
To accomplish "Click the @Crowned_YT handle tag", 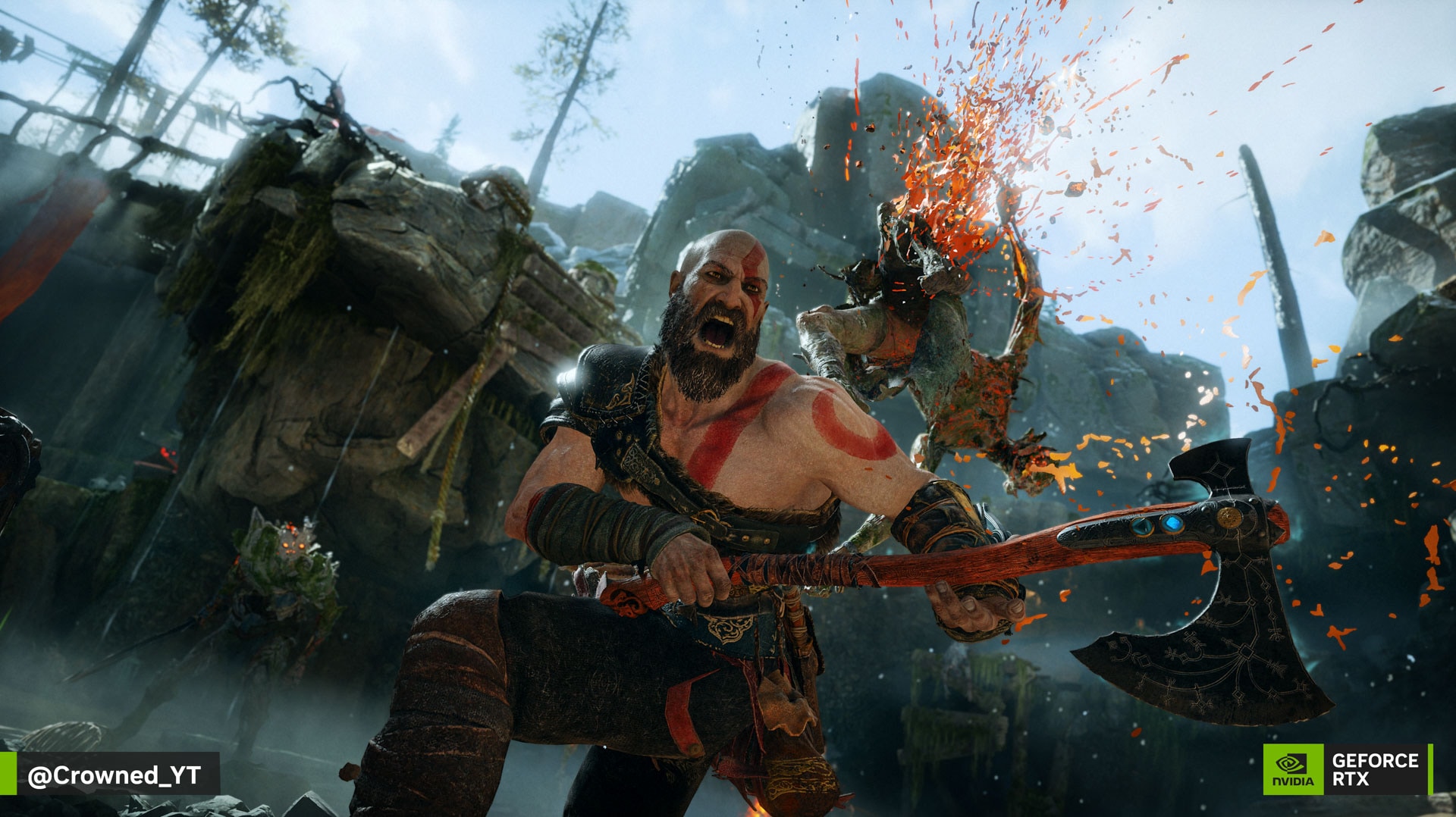I will pos(114,775).
